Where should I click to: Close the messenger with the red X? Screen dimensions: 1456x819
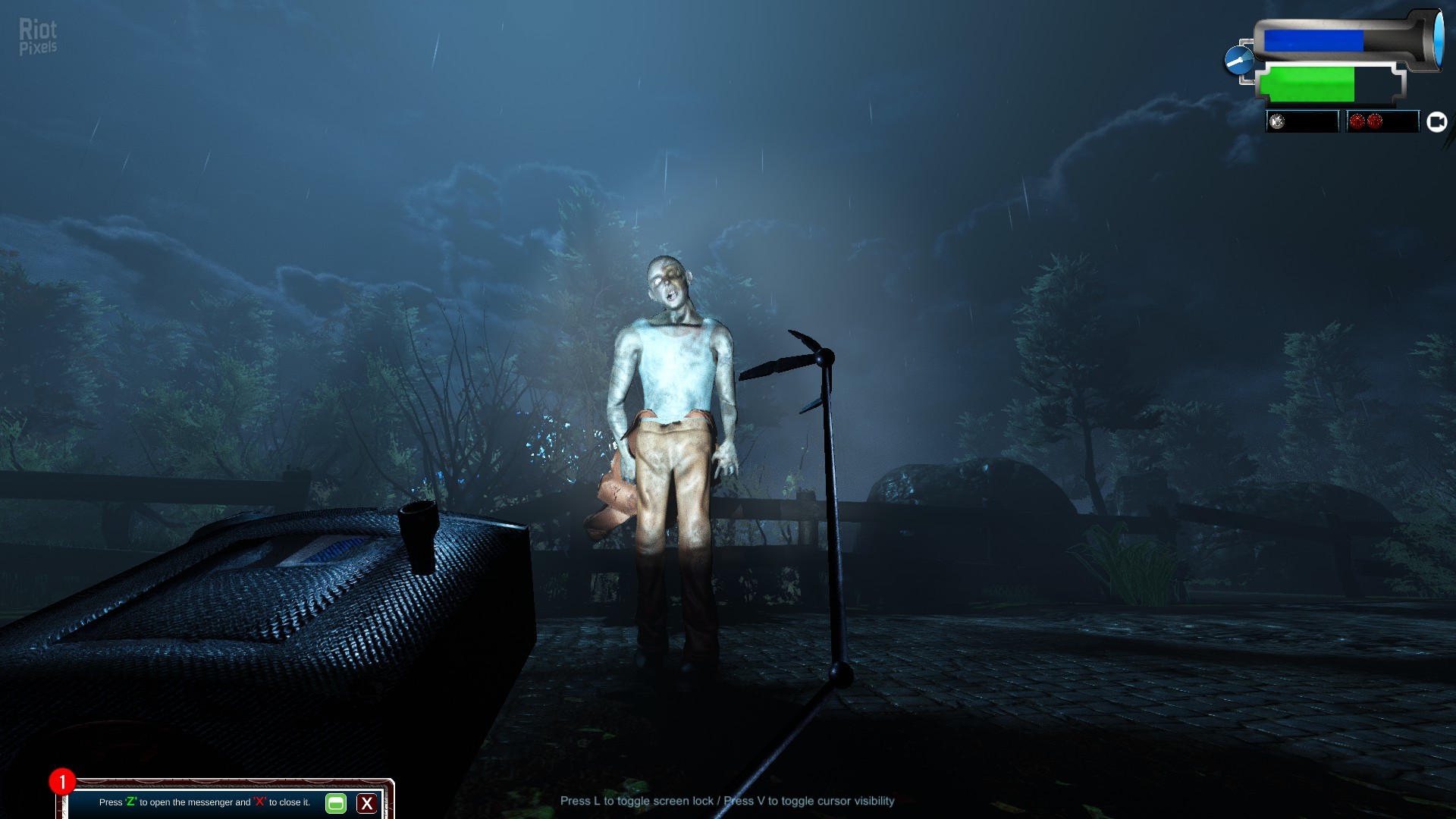pos(367,803)
